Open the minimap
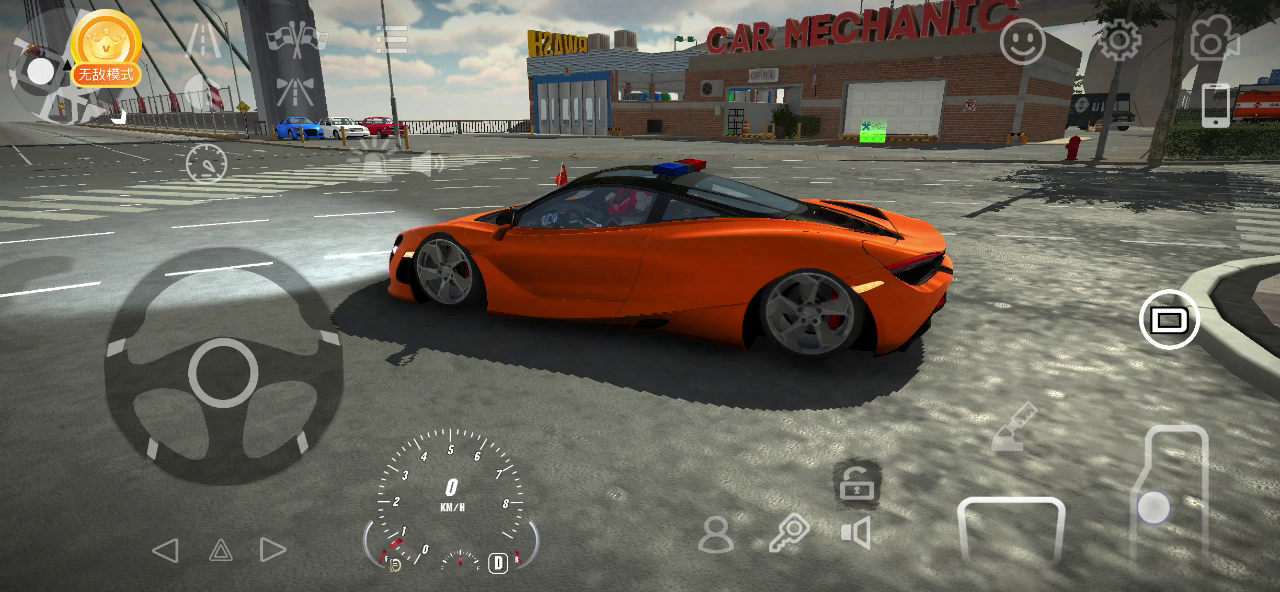Image resolution: width=1280 pixels, height=592 pixels. coord(40,70)
